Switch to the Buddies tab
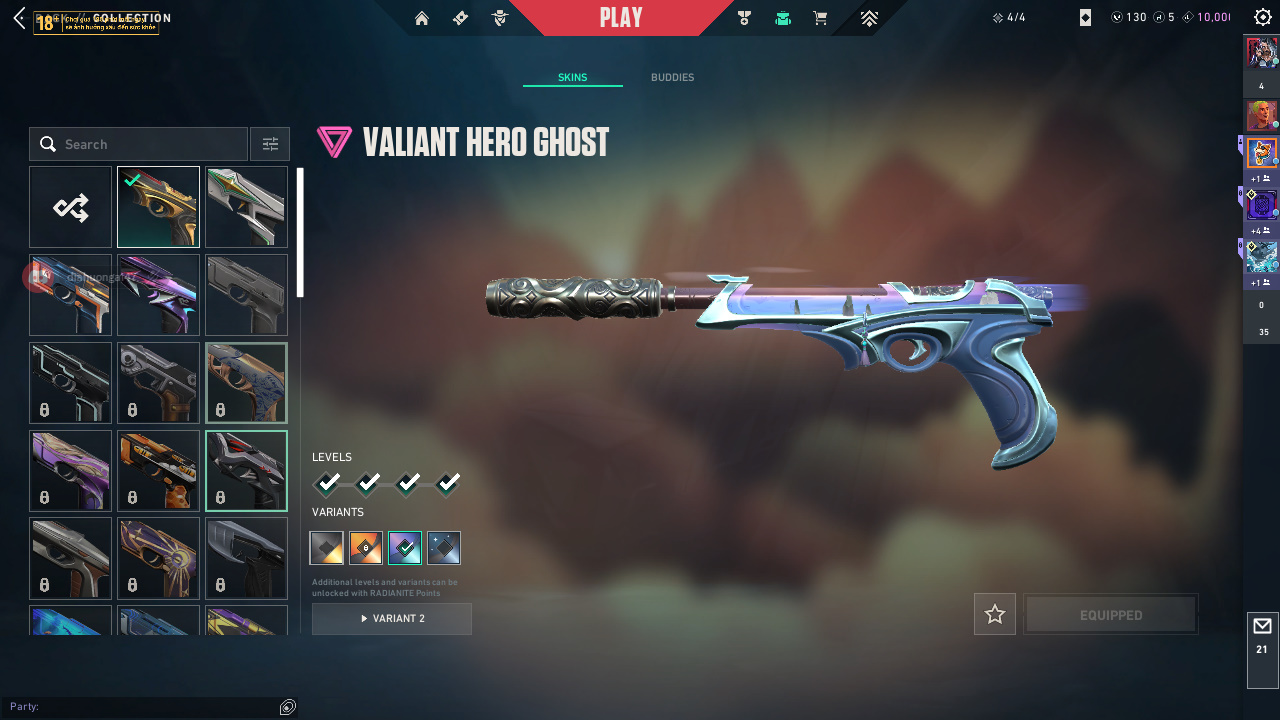 [672, 78]
